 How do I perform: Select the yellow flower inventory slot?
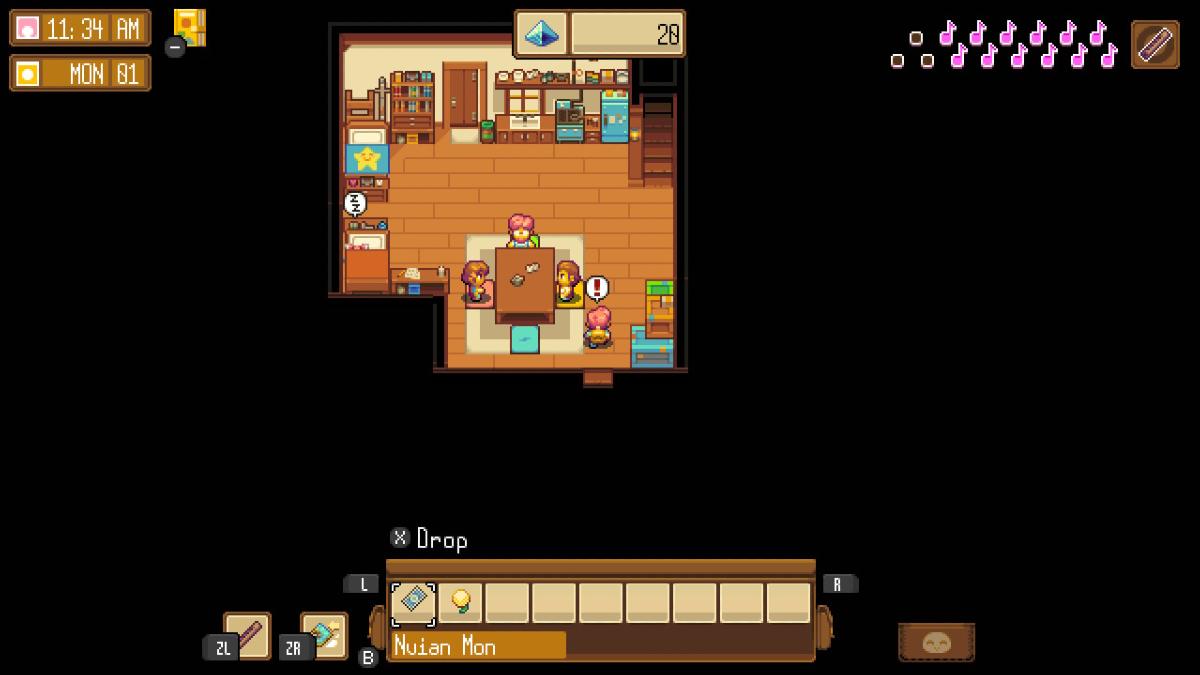[461, 603]
